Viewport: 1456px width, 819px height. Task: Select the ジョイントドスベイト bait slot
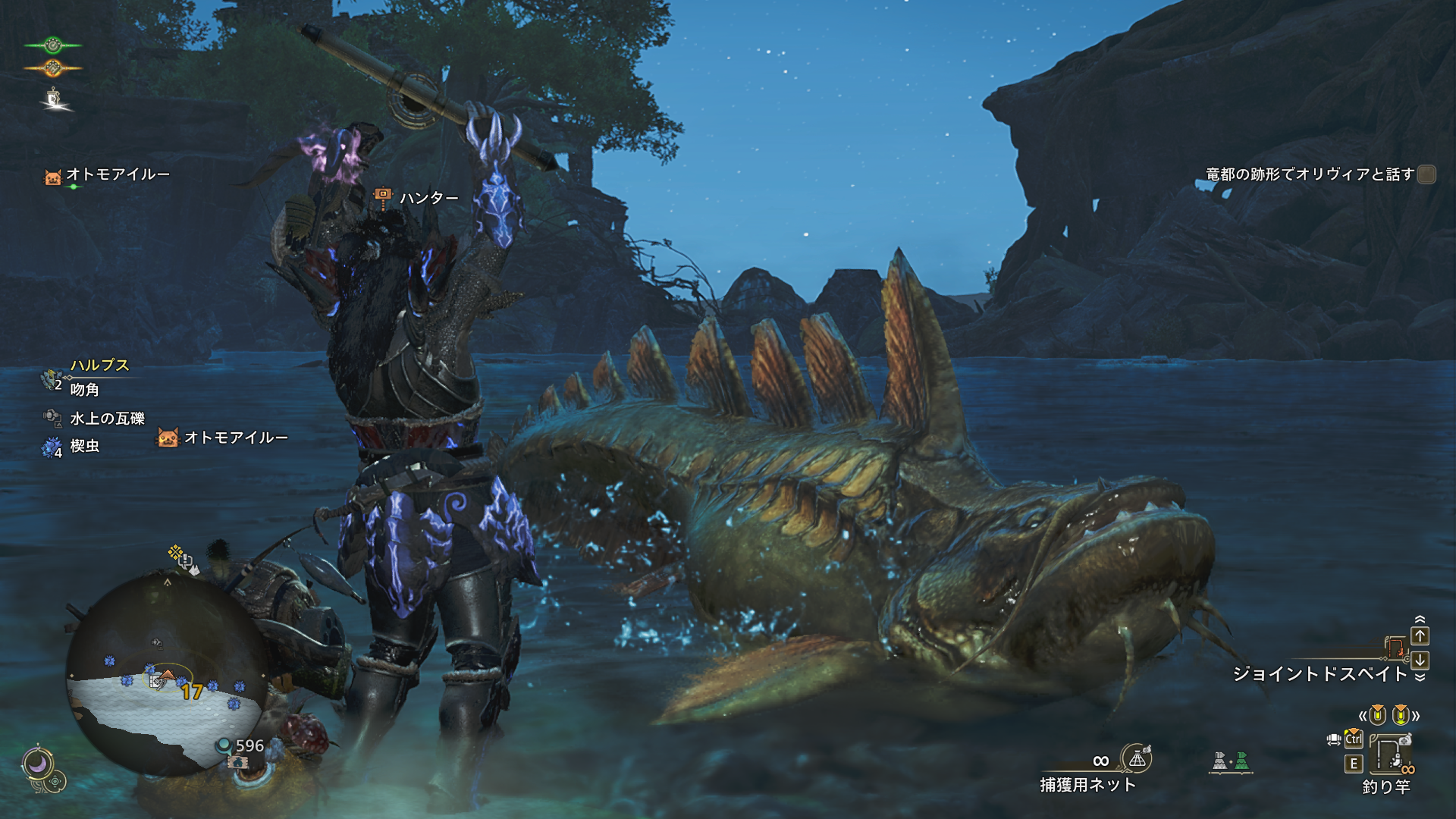point(1319,673)
